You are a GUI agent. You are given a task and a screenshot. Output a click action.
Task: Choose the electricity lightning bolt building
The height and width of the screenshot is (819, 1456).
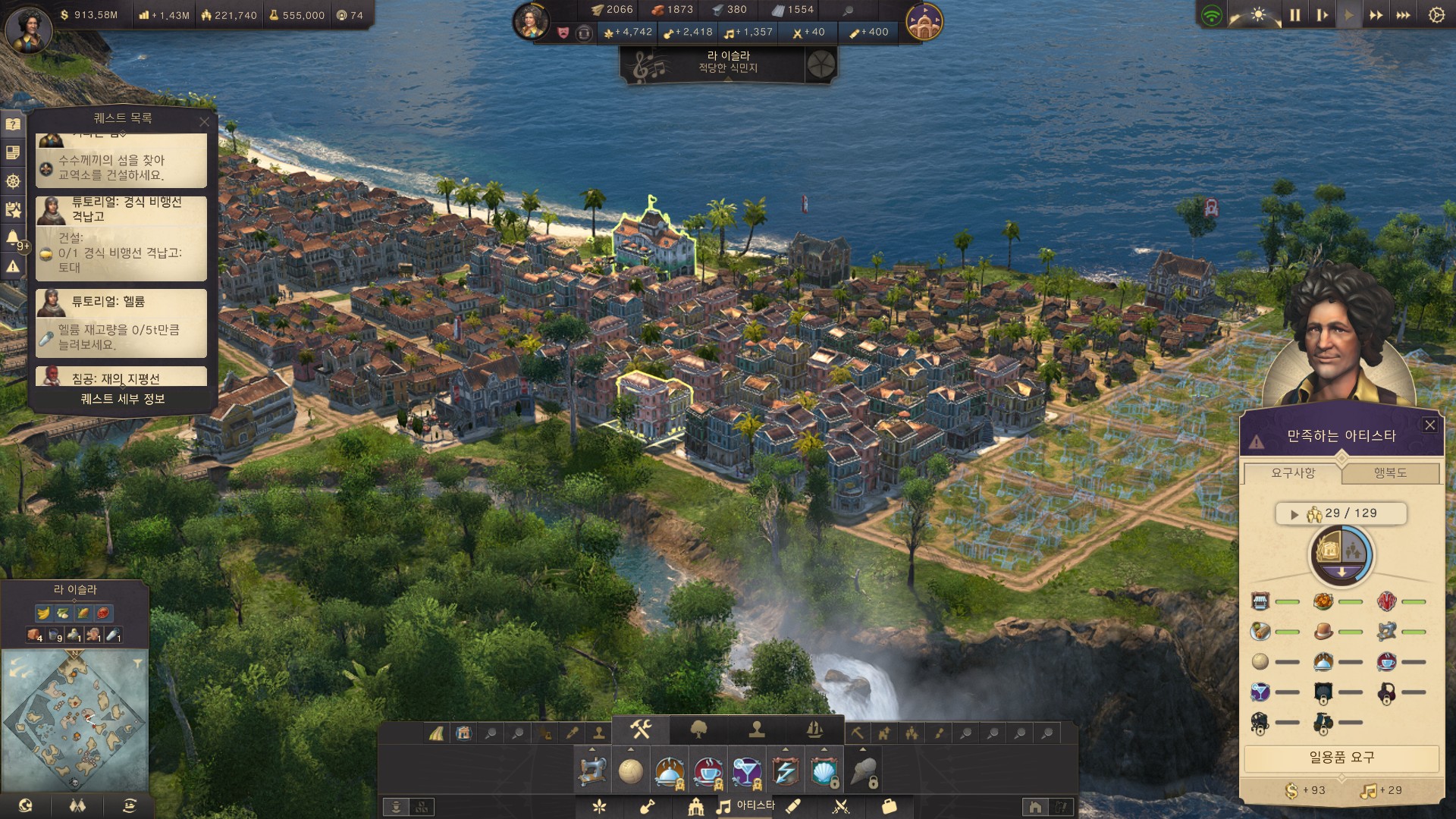pos(785,771)
